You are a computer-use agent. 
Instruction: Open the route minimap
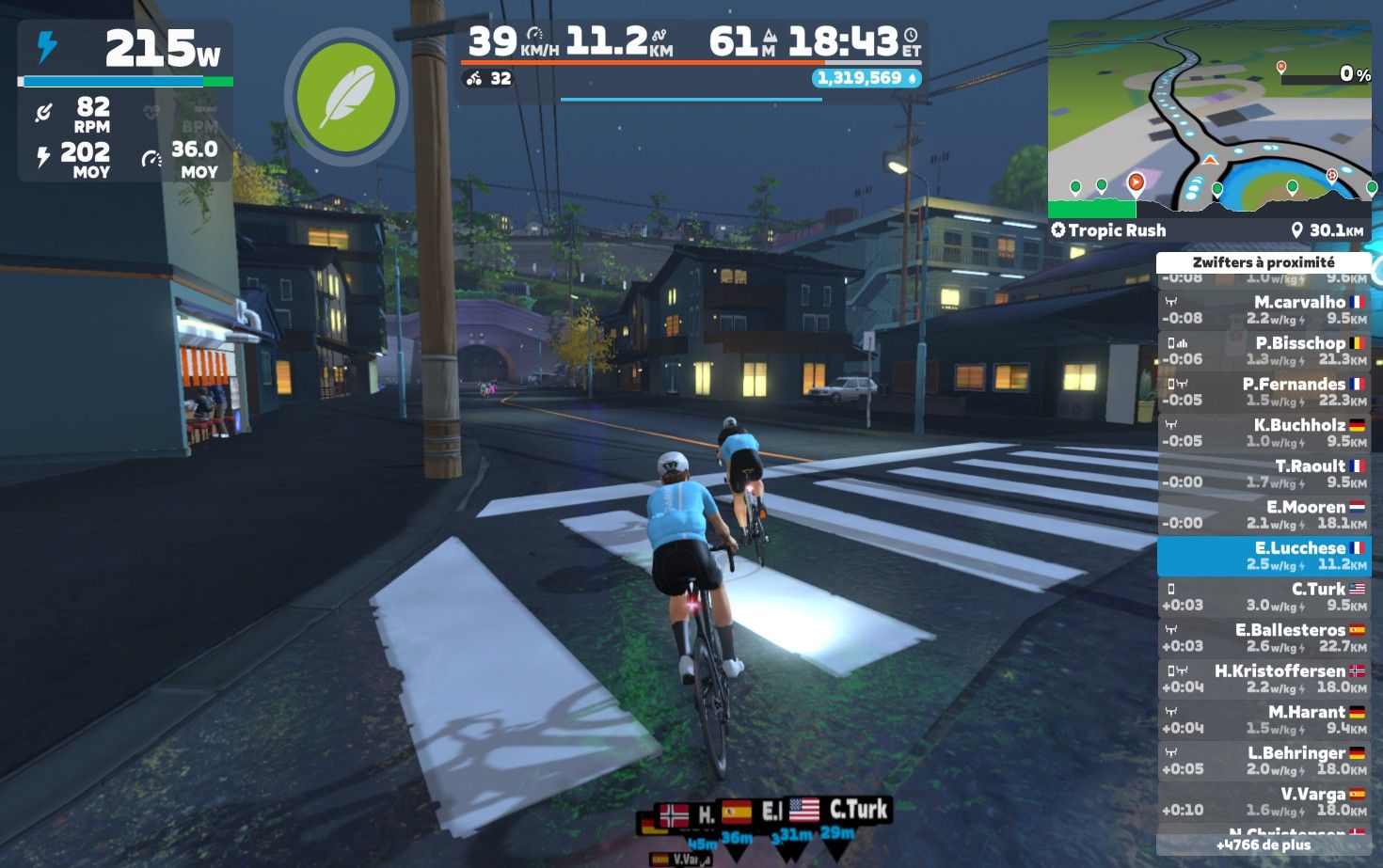(1209, 118)
